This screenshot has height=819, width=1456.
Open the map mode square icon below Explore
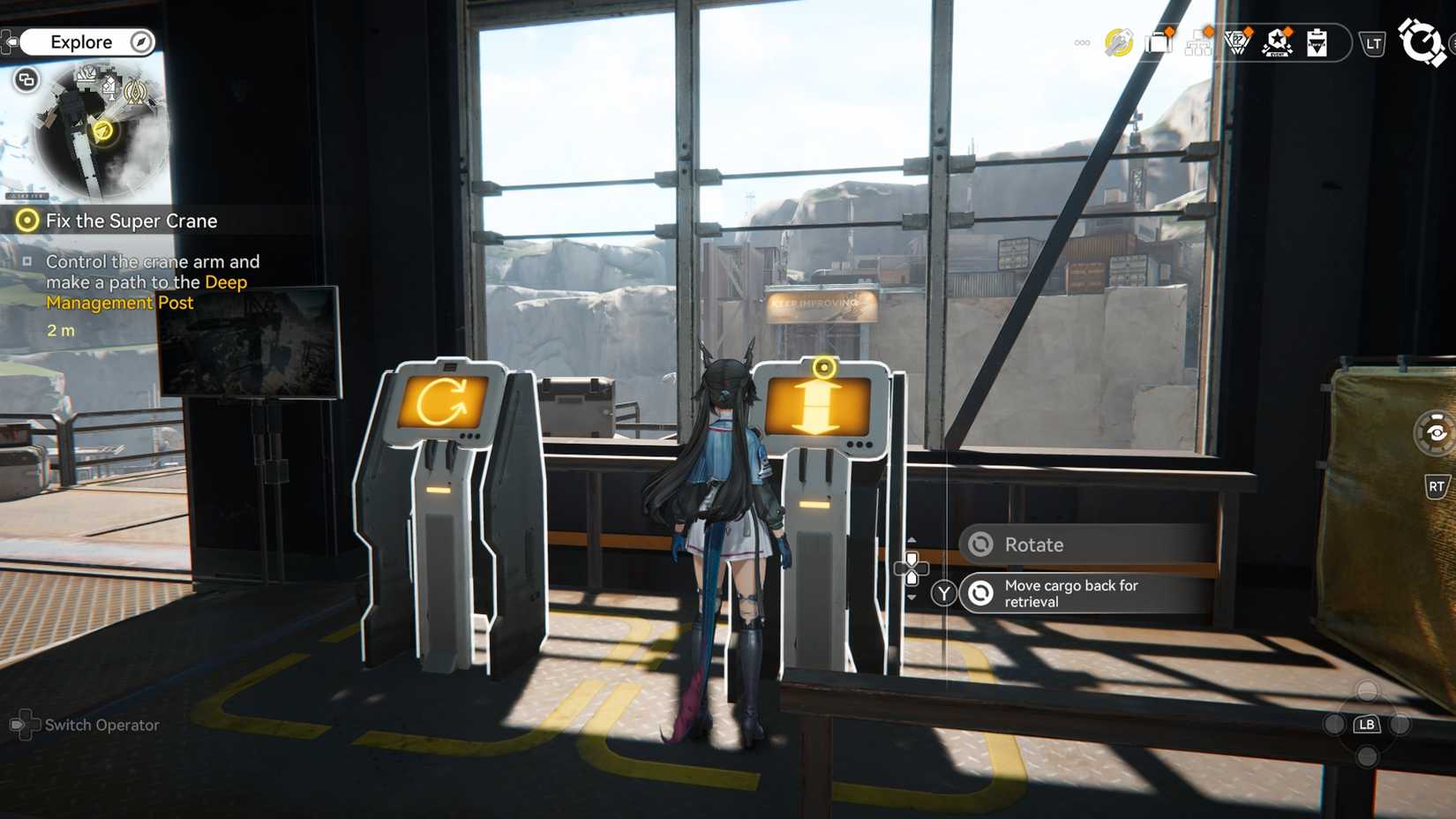pyautogui.click(x=26, y=80)
